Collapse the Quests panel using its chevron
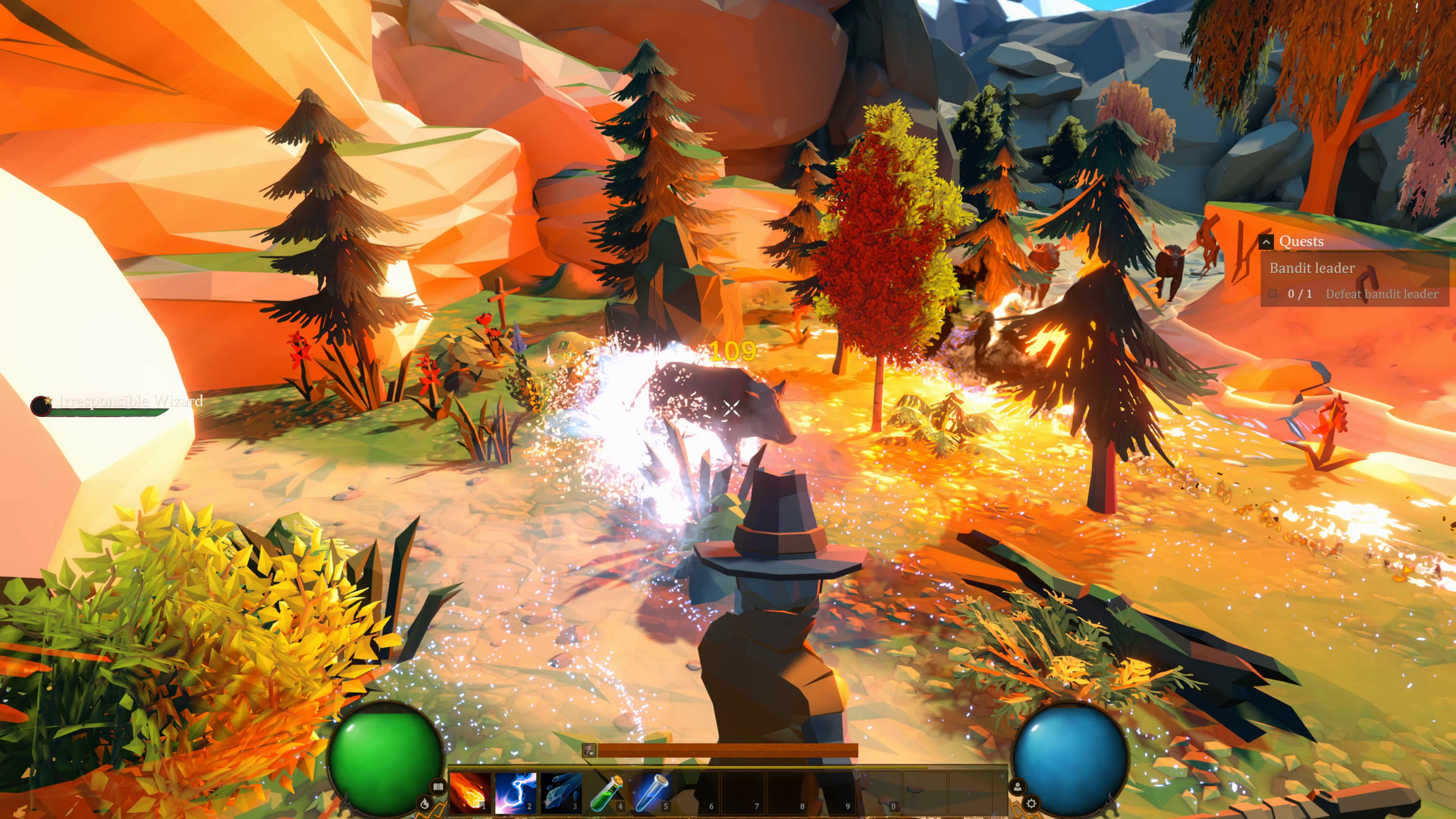The height and width of the screenshot is (819, 1456). tap(1266, 241)
